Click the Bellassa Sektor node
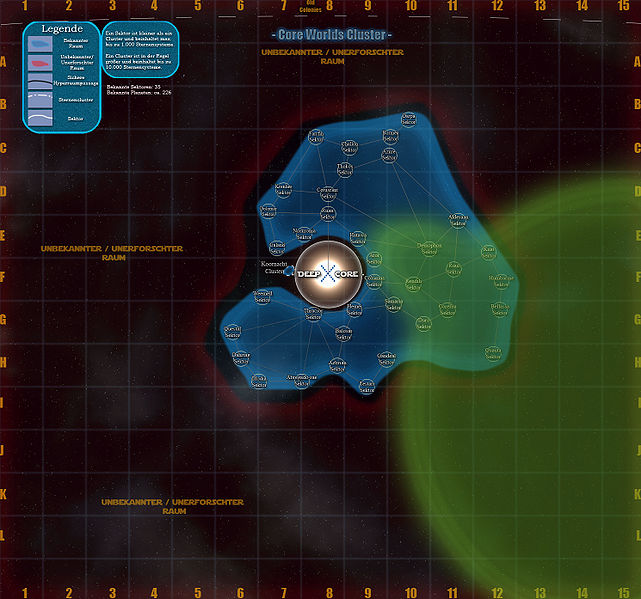The height and width of the screenshot is (599, 641). 500,311
